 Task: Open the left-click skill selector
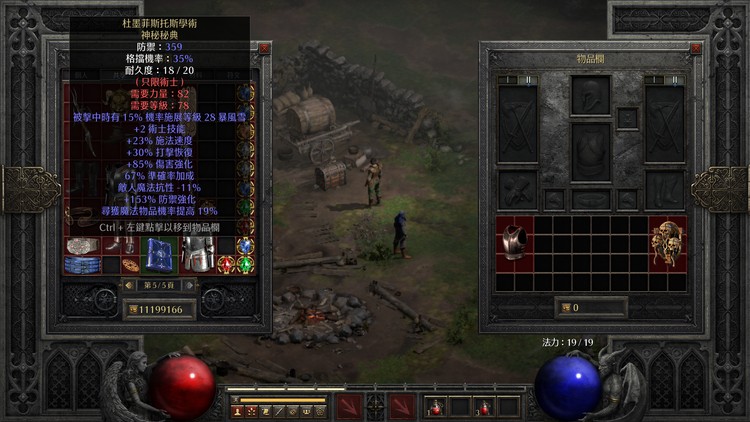pos(348,406)
